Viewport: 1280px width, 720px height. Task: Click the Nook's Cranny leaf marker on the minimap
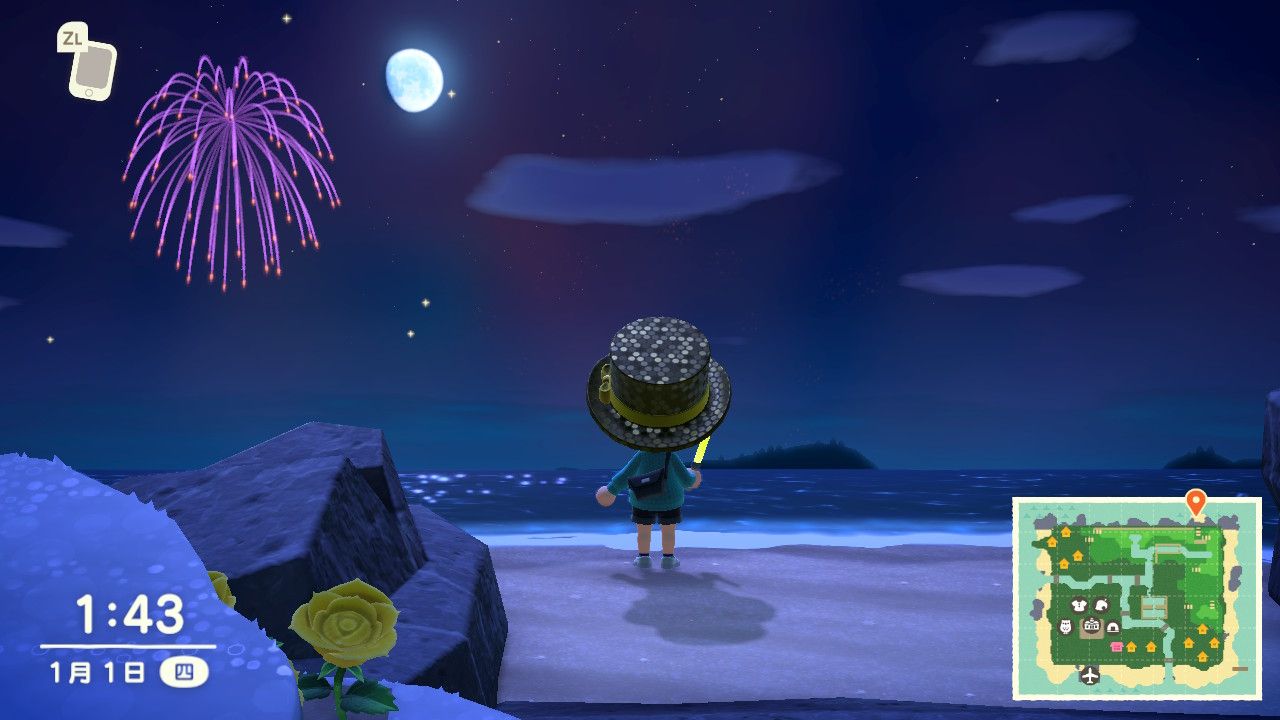1100,606
